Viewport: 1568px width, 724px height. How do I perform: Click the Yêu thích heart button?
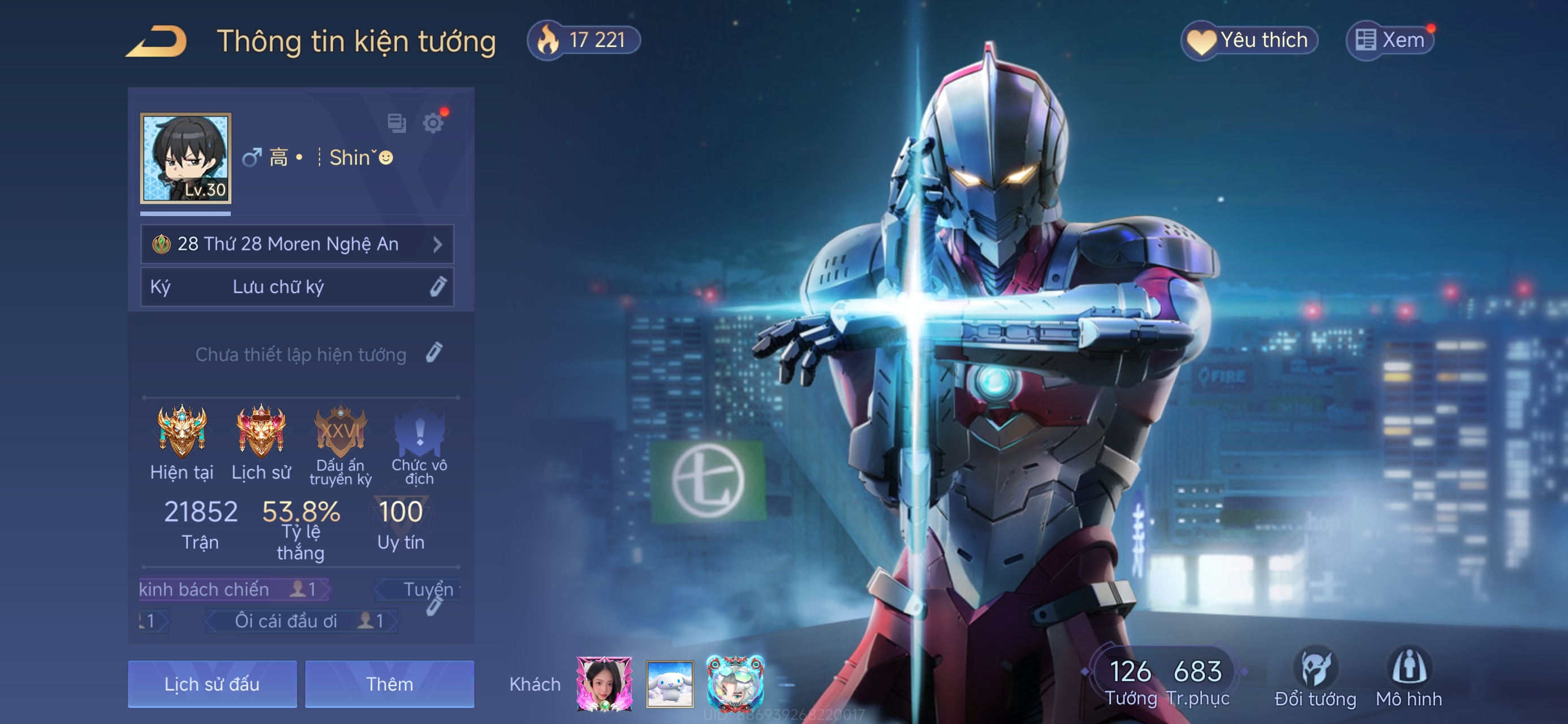coord(1249,41)
